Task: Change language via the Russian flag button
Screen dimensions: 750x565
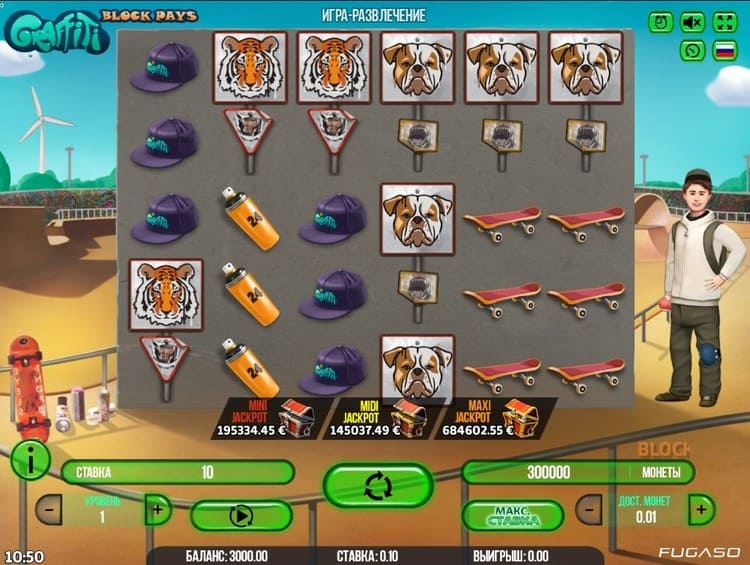Action: point(724,50)
